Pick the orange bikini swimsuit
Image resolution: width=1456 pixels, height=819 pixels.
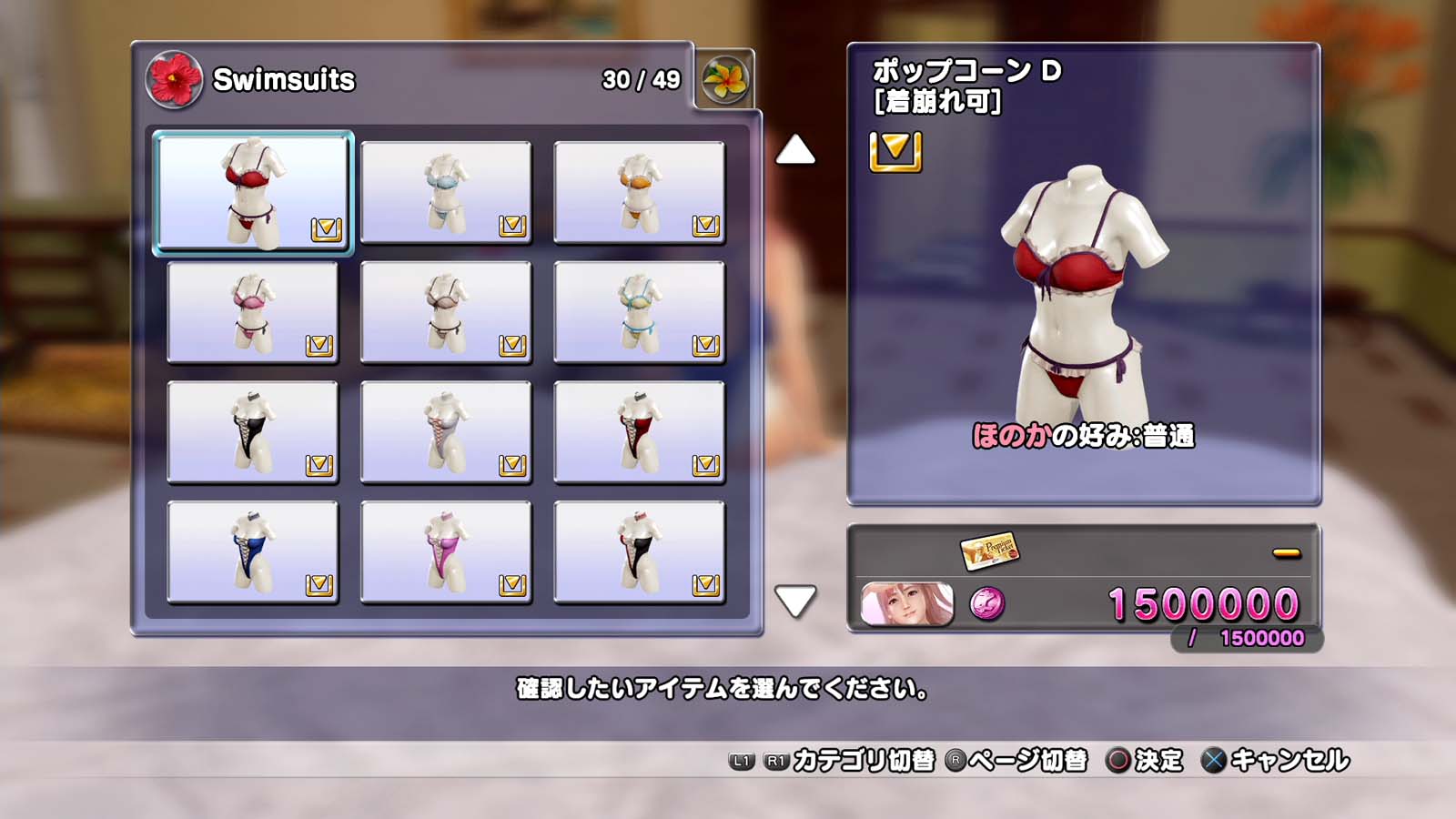[x=639, y=192]
